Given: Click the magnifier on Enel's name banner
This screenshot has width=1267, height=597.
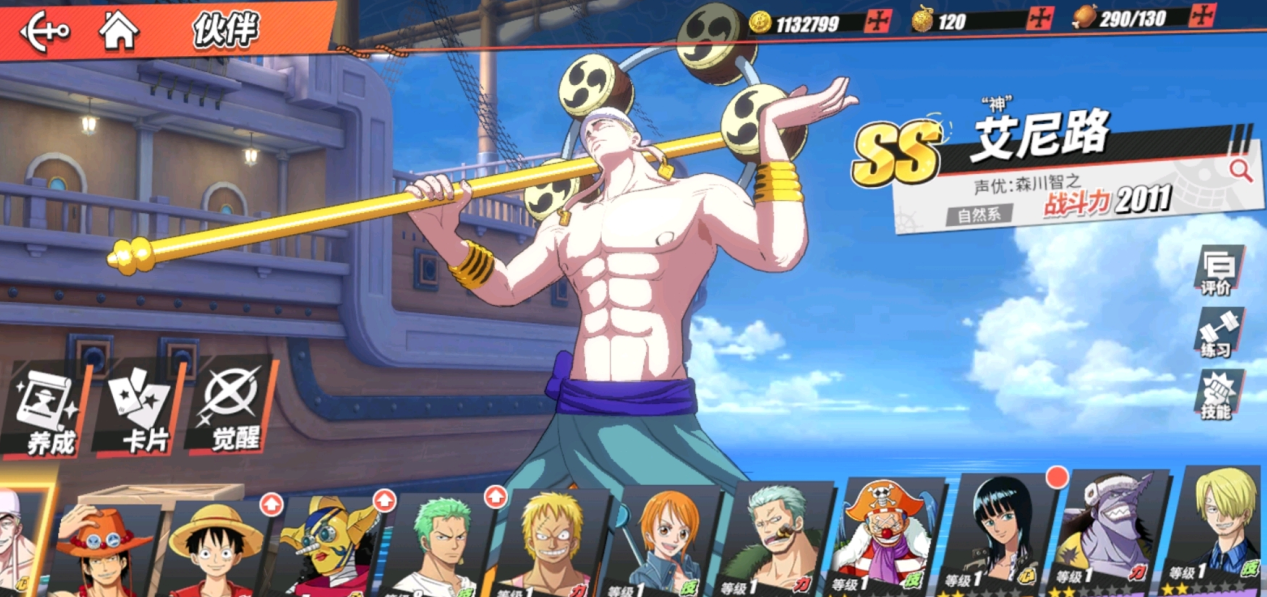Looking at the screenshot, I should (x=1240, y=170).
